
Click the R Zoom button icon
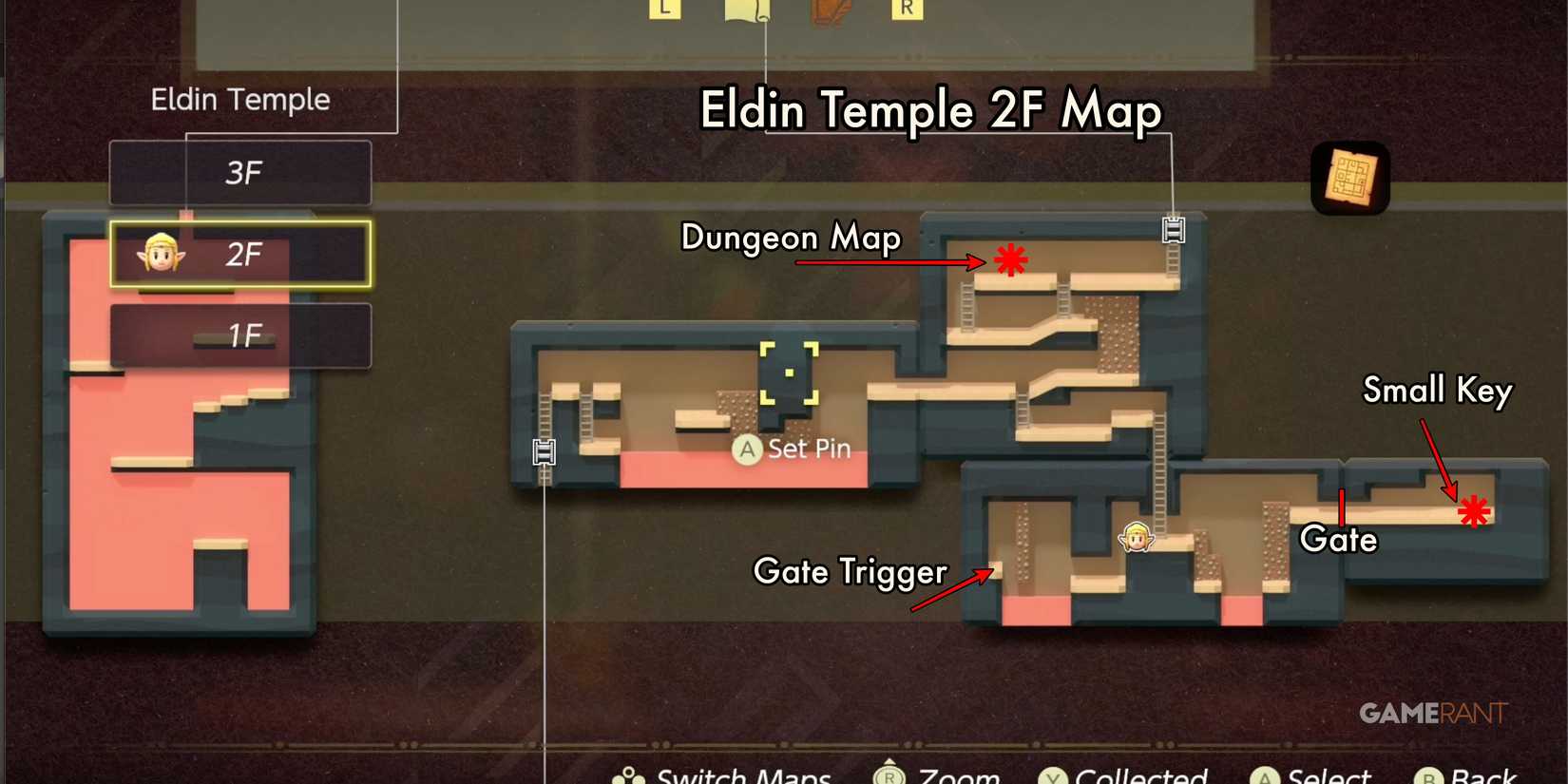pyautogui.click(x=889, y=775)
